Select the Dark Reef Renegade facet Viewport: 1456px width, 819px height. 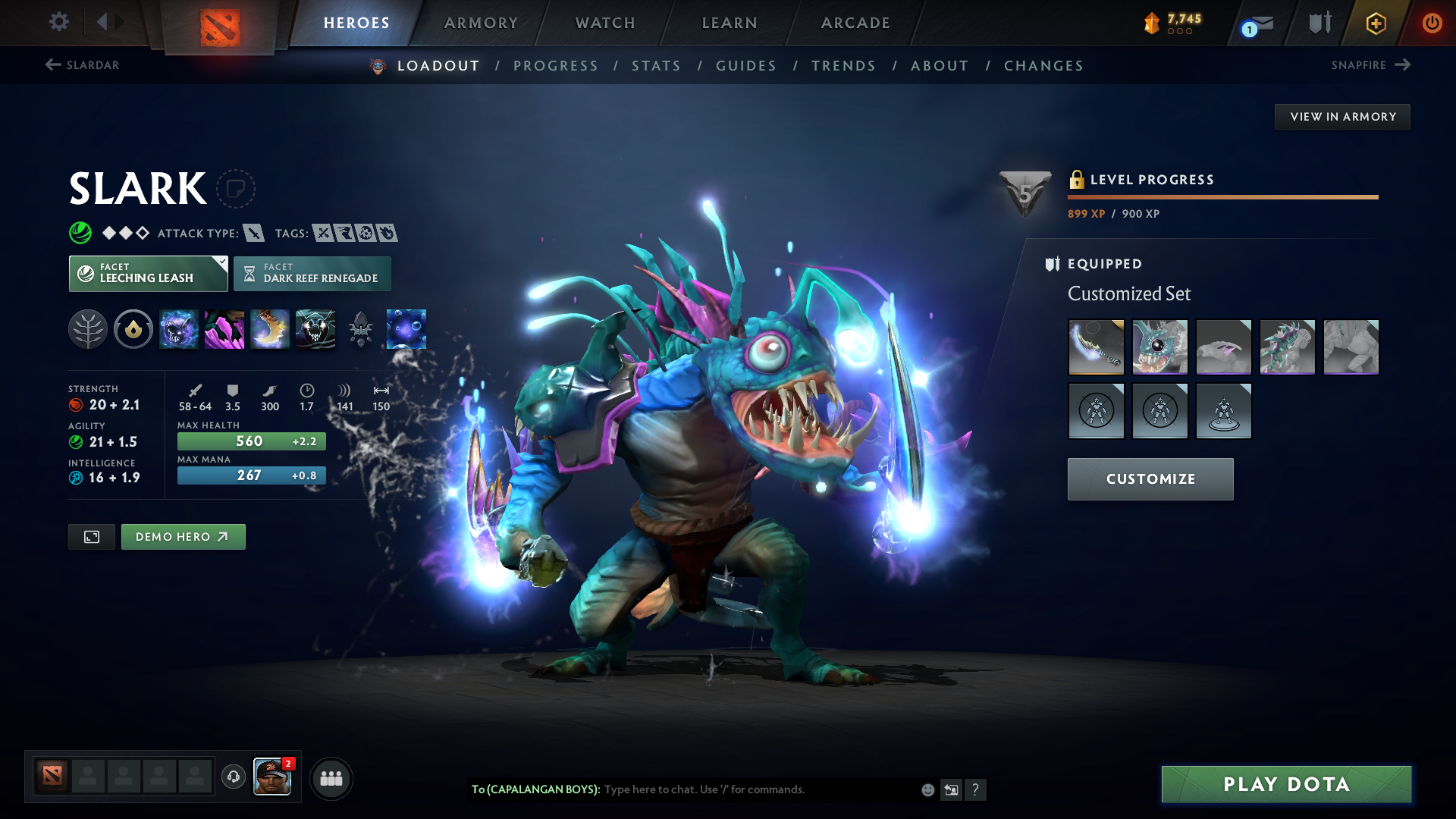312,274
